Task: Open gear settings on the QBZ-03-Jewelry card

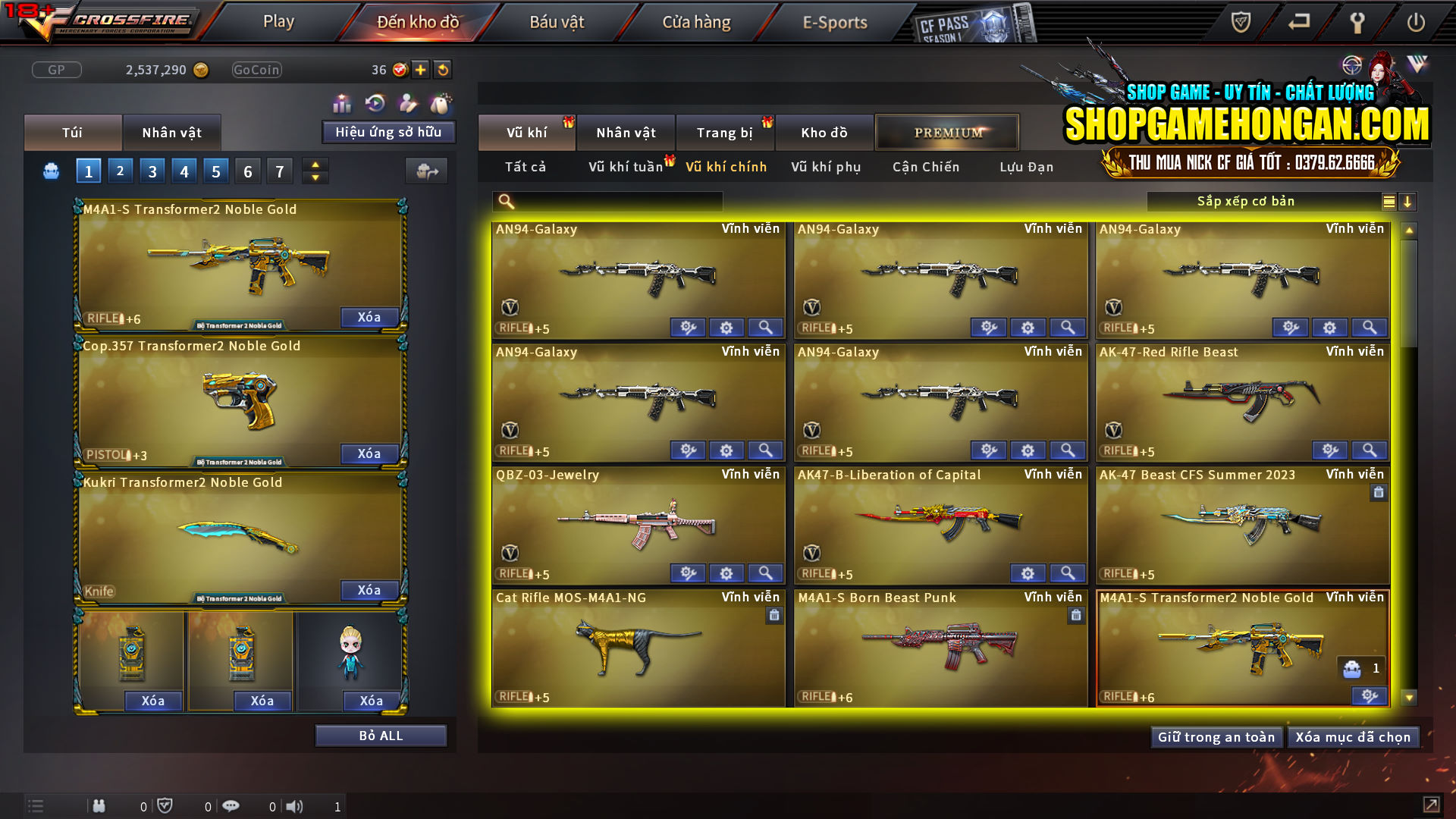Action: point(726,573)
